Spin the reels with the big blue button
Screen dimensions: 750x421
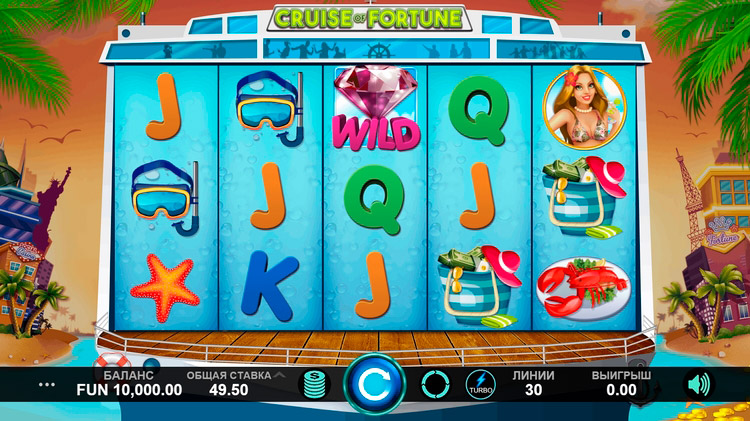pyautogui.click(x=375, y=384)
